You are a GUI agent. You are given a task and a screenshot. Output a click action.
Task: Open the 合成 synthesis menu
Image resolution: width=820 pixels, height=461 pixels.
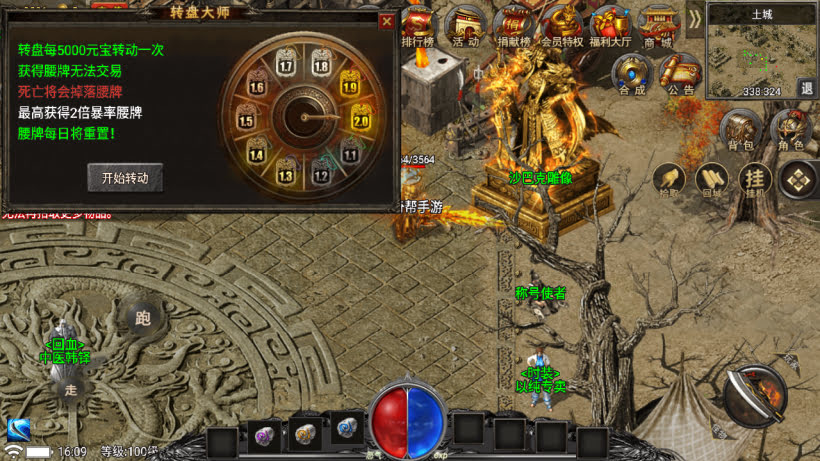point(632,73)
